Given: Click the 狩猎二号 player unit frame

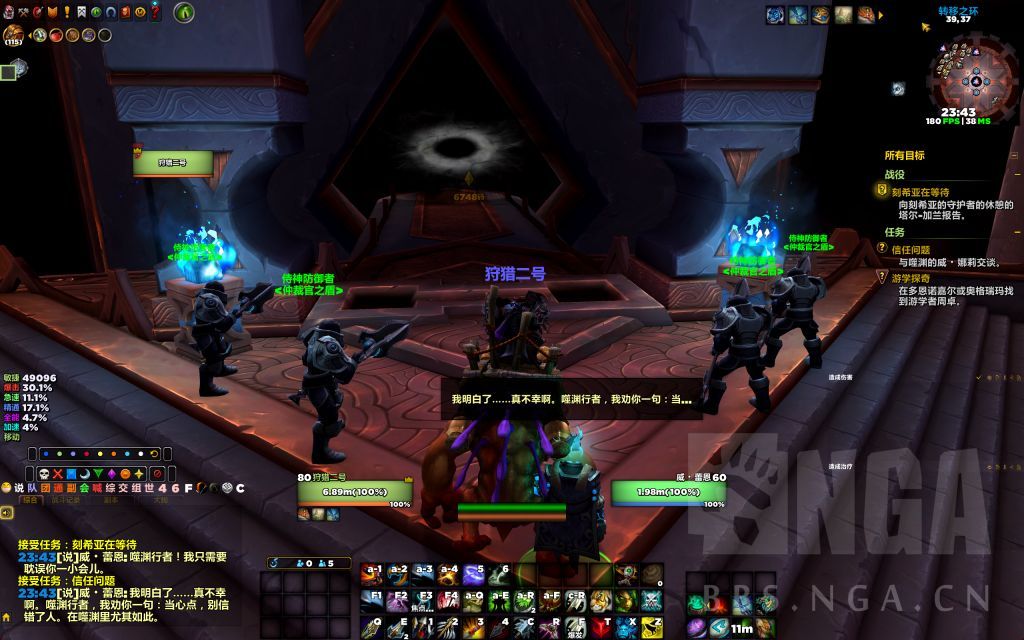Looking at the screenshot, I should click(355, 492).
